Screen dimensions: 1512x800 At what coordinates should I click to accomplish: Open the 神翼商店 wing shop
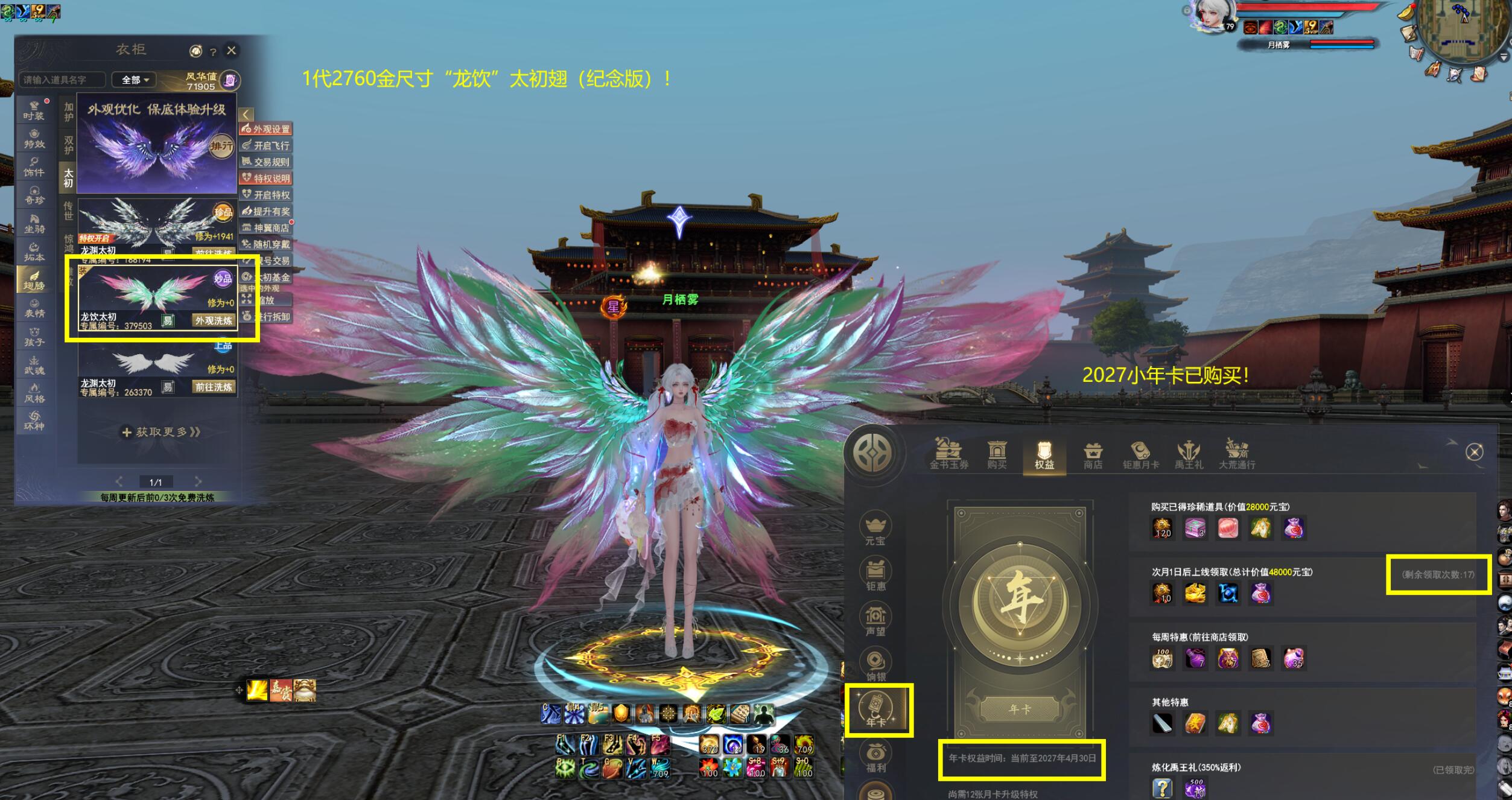266,228
